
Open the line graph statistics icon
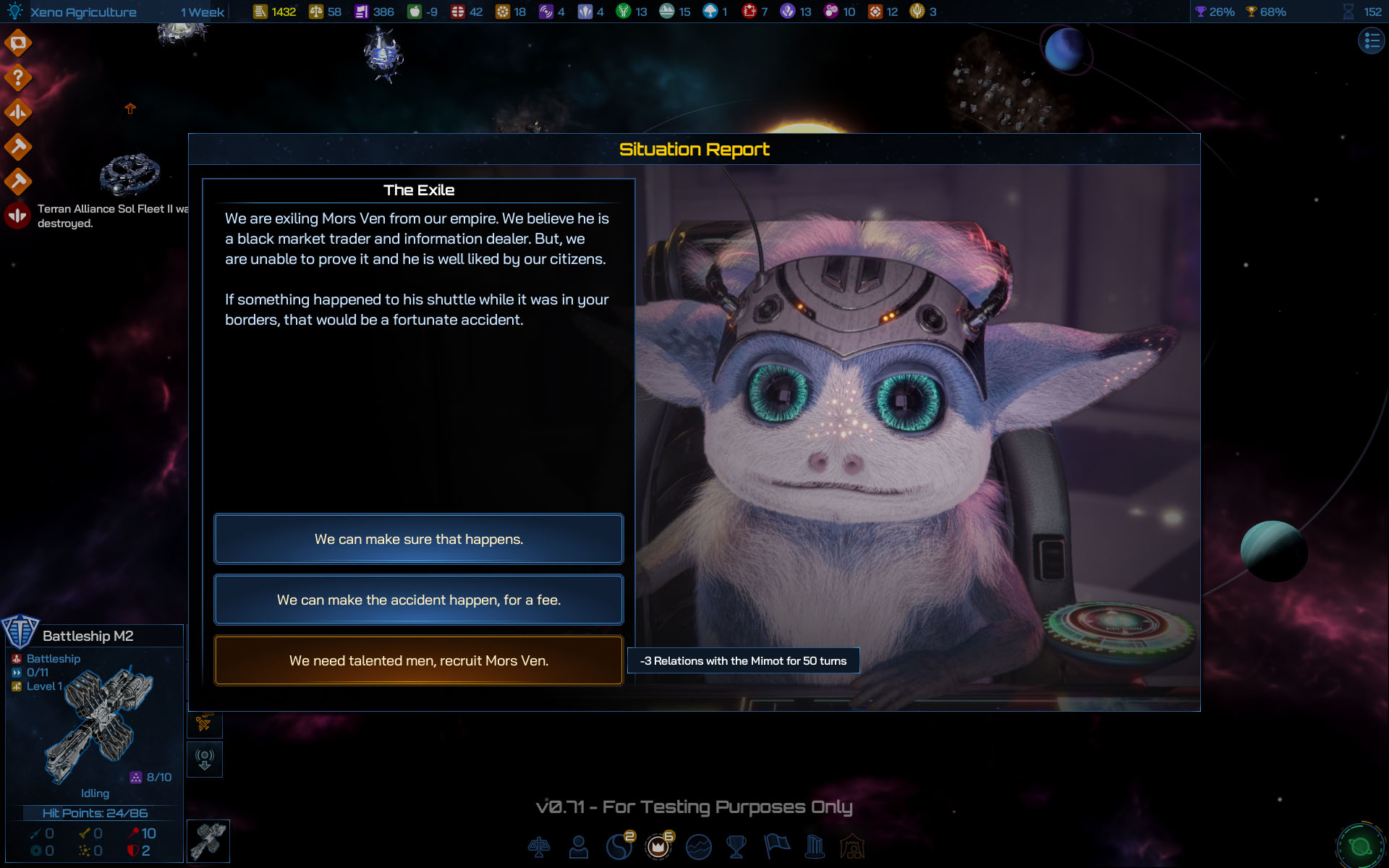(x=698, y=846)
